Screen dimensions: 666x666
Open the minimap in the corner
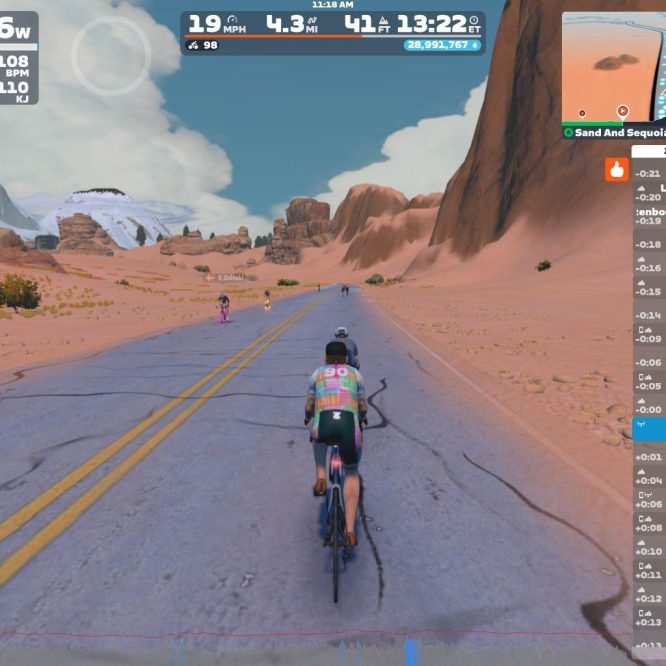(x=613, y=67)
